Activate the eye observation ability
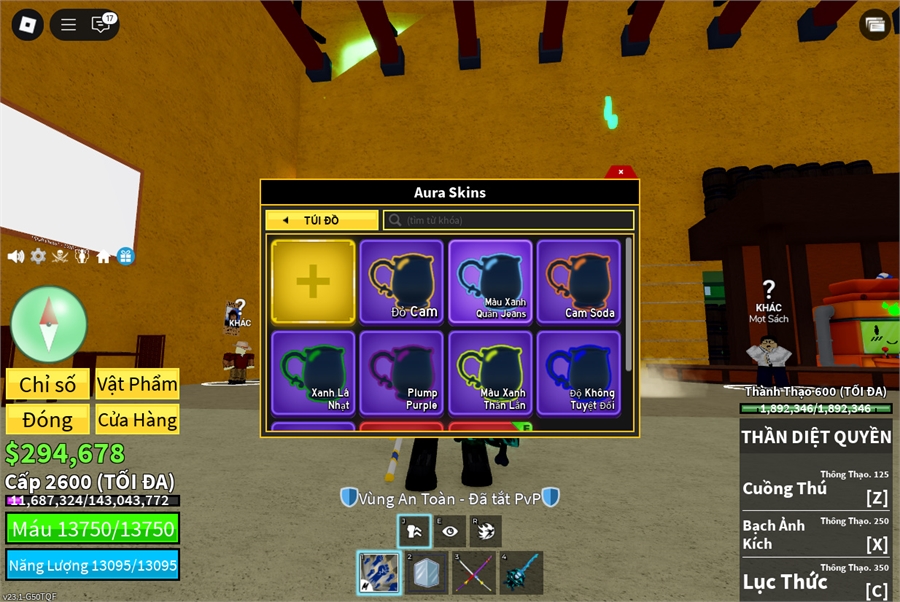The height and width of the screenshot is (602, 900). tap(450, 531)
